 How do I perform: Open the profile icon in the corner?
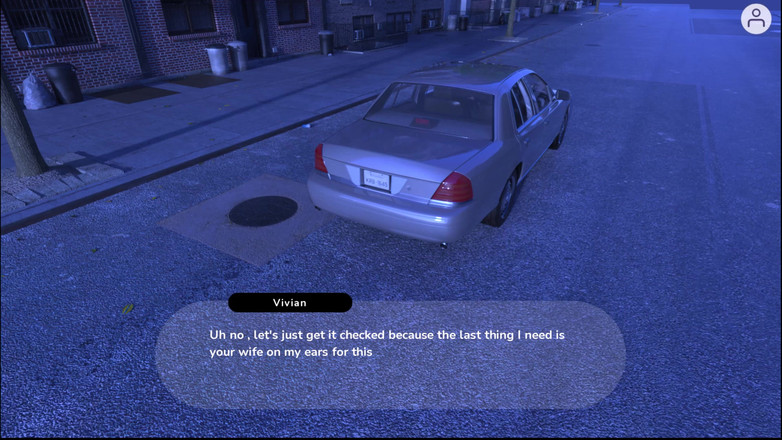coord(756,19)
